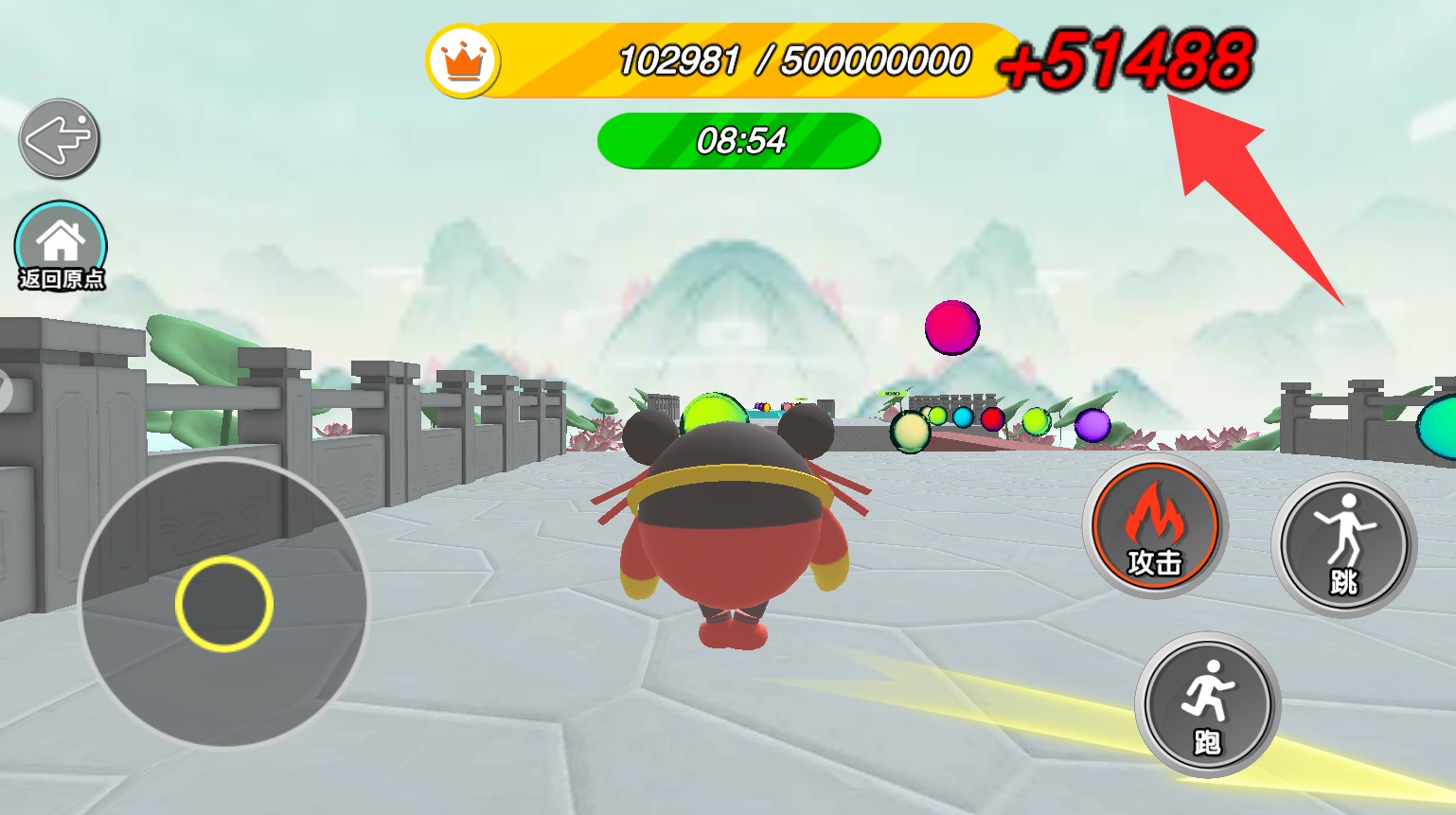
Task: Click the yellow ring of the virtual joystick
Action: [224, 603]
